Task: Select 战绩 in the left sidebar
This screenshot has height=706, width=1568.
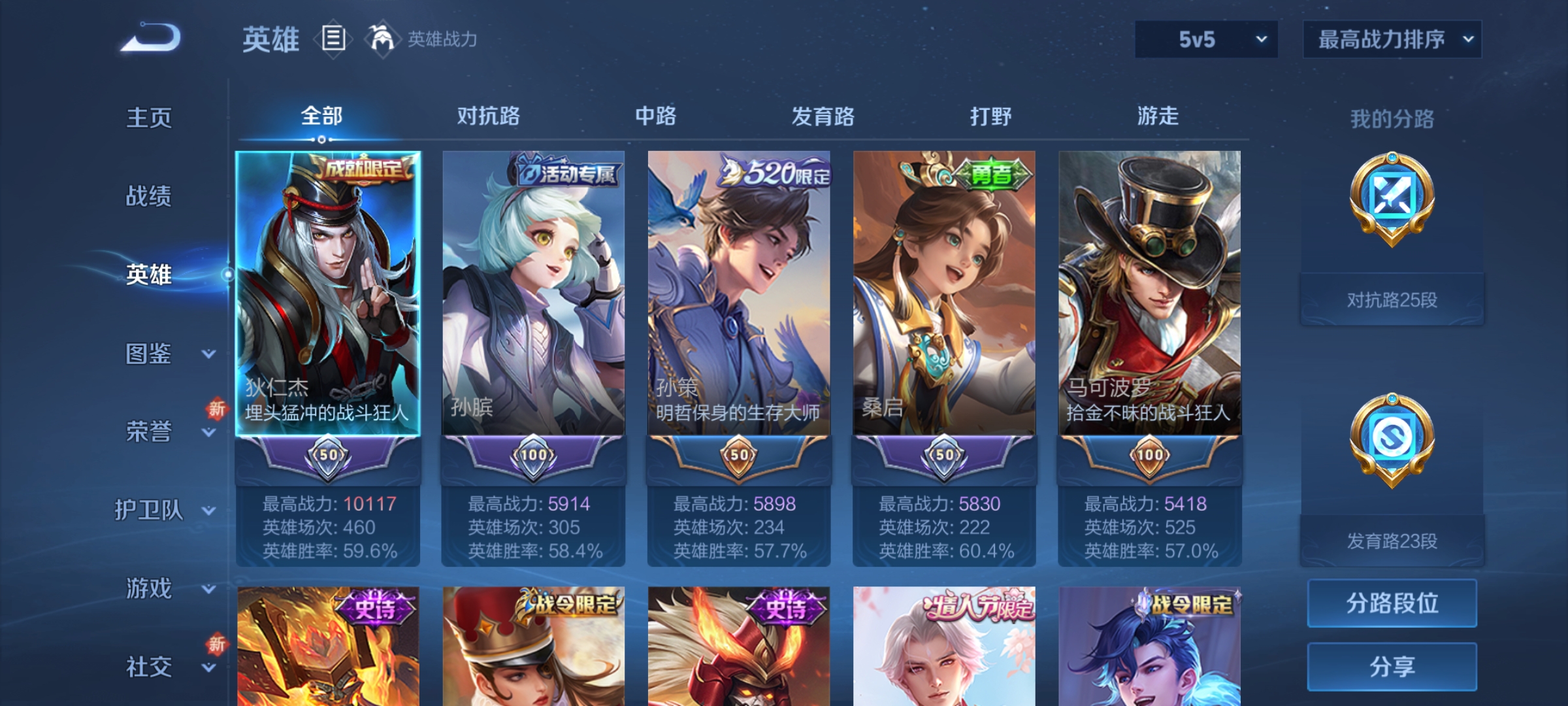Action: [x=149, y=196]
